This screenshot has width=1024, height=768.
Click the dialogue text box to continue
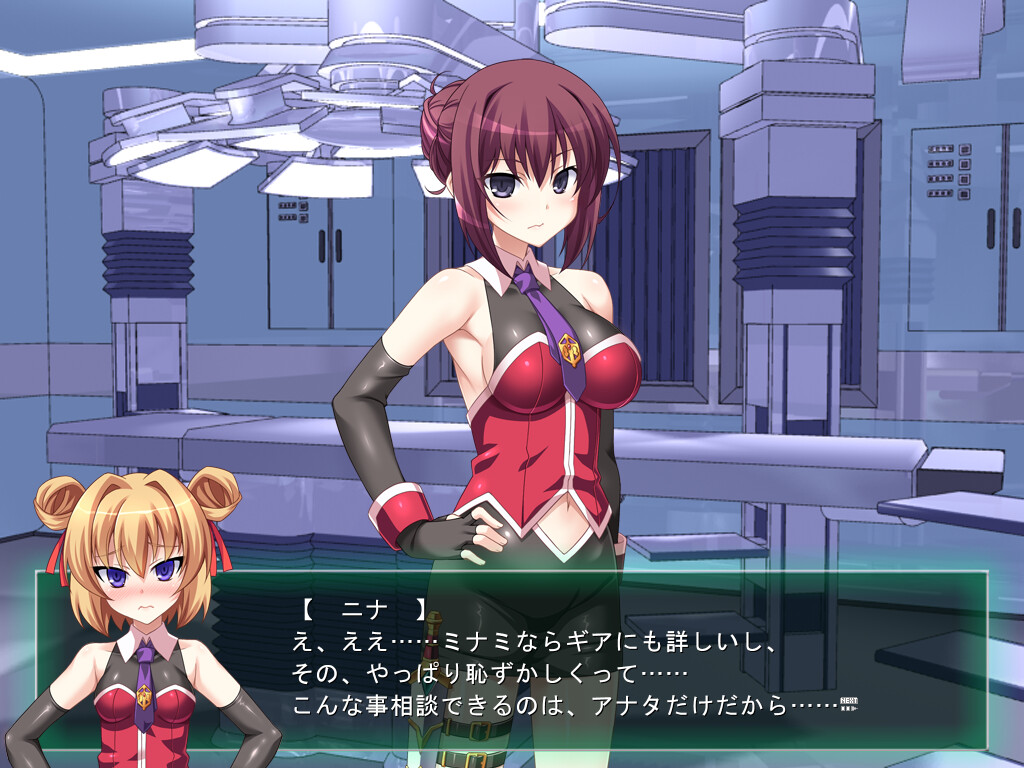point(600,660)
